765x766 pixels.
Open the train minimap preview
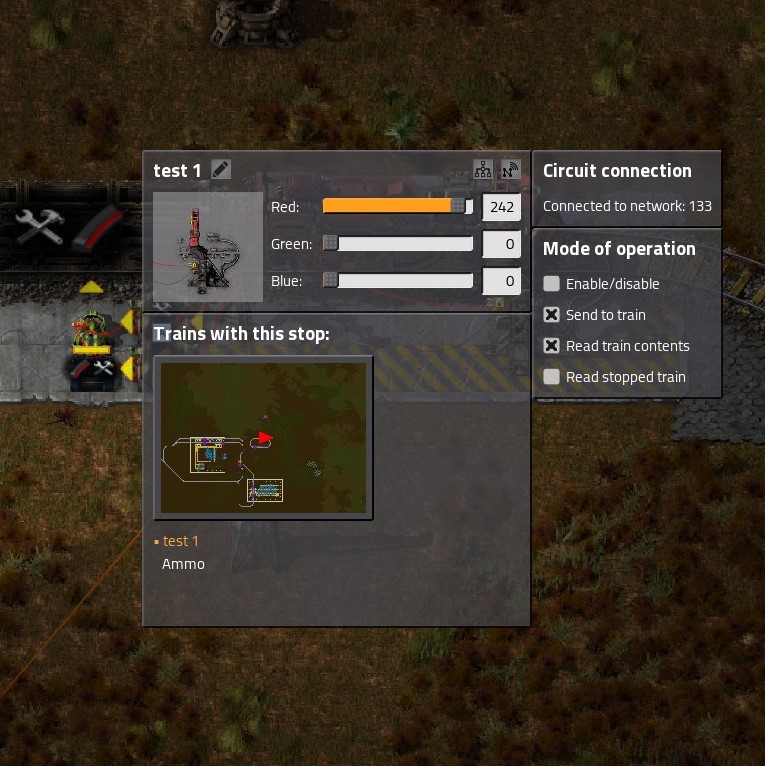click(264, 438)
